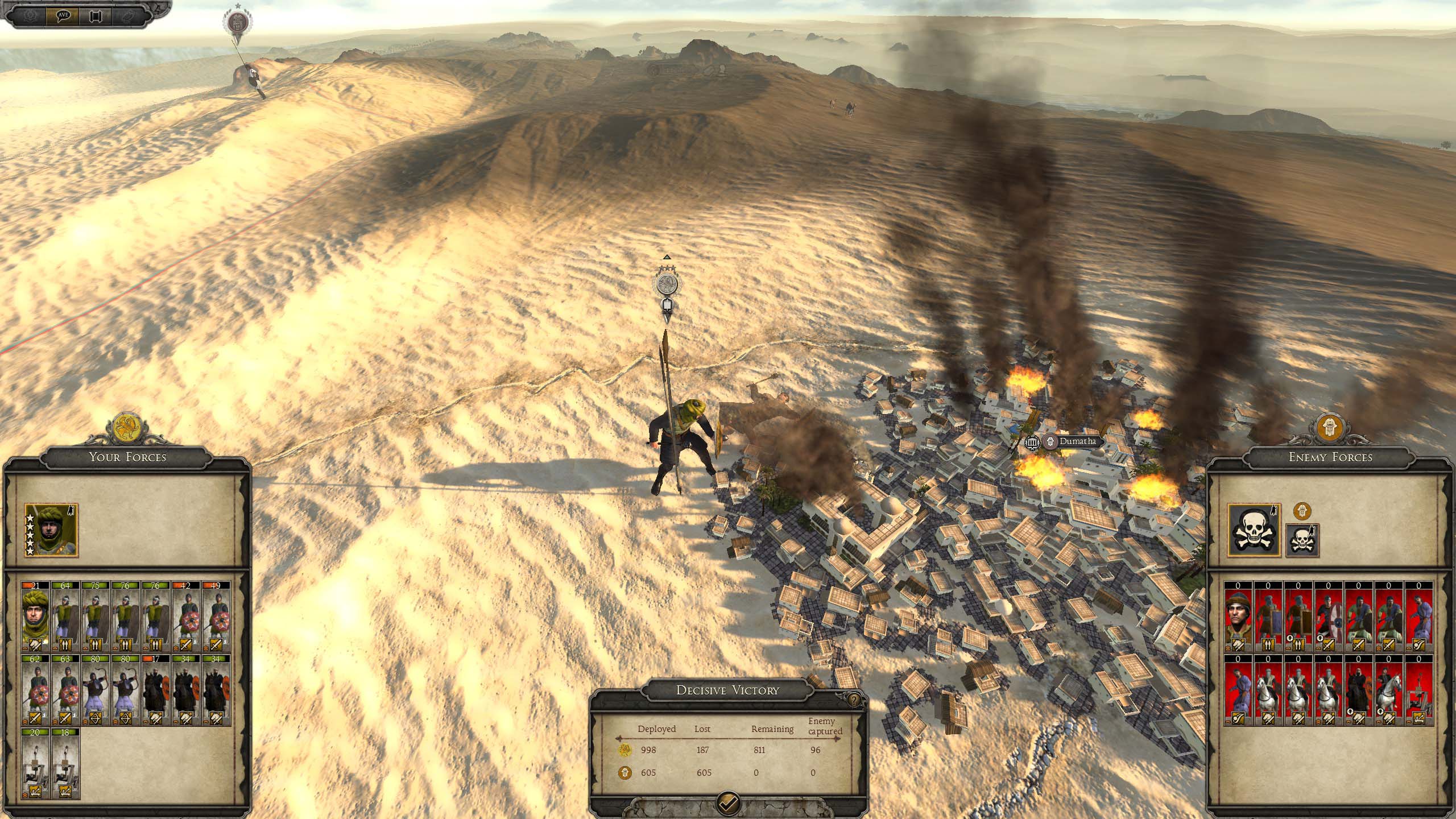Select the siege engine unit card showing 18

click(65, 763)
